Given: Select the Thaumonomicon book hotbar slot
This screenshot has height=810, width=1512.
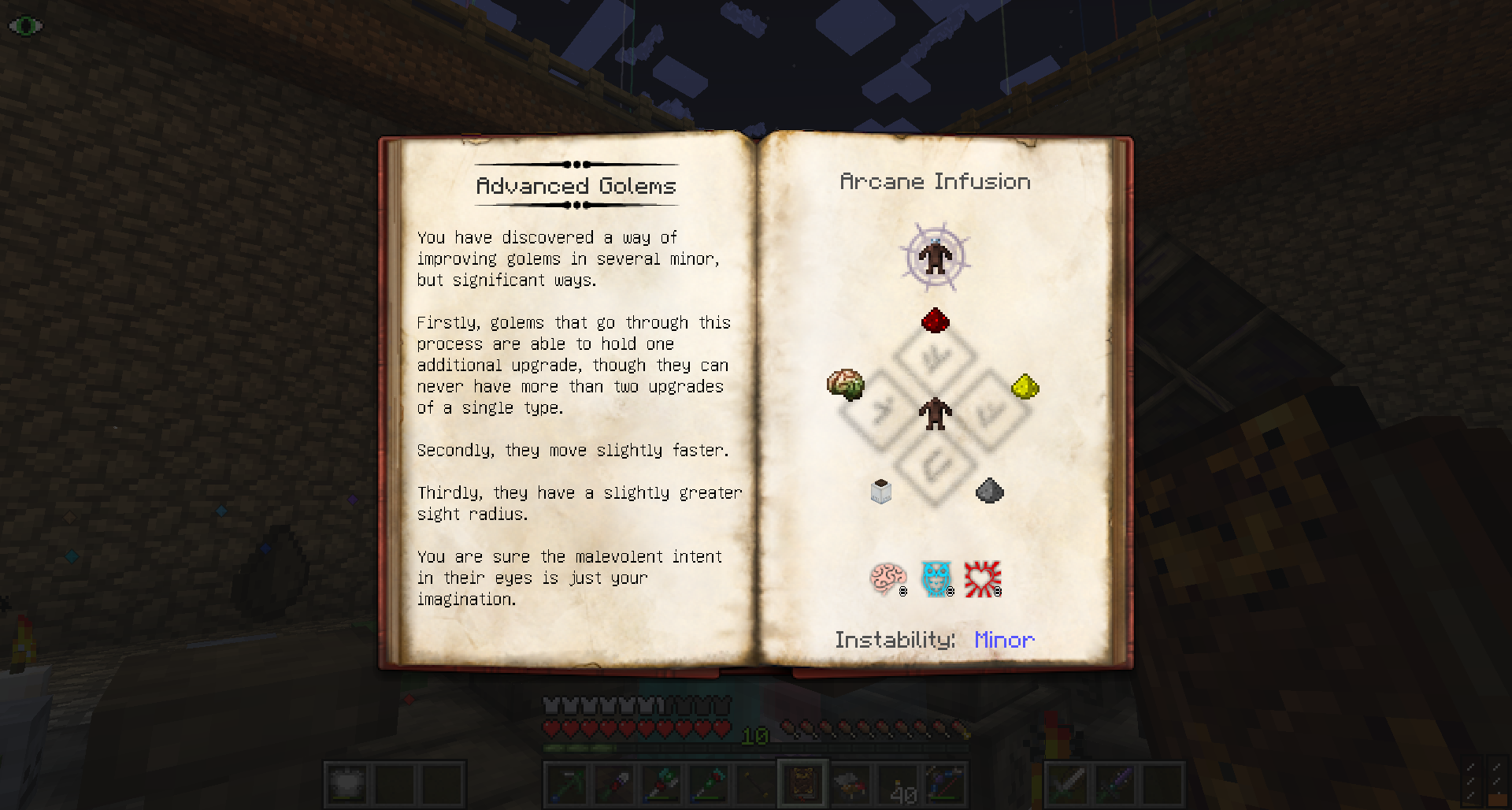Looking at the screenshot, I should (x=802, y=784).
